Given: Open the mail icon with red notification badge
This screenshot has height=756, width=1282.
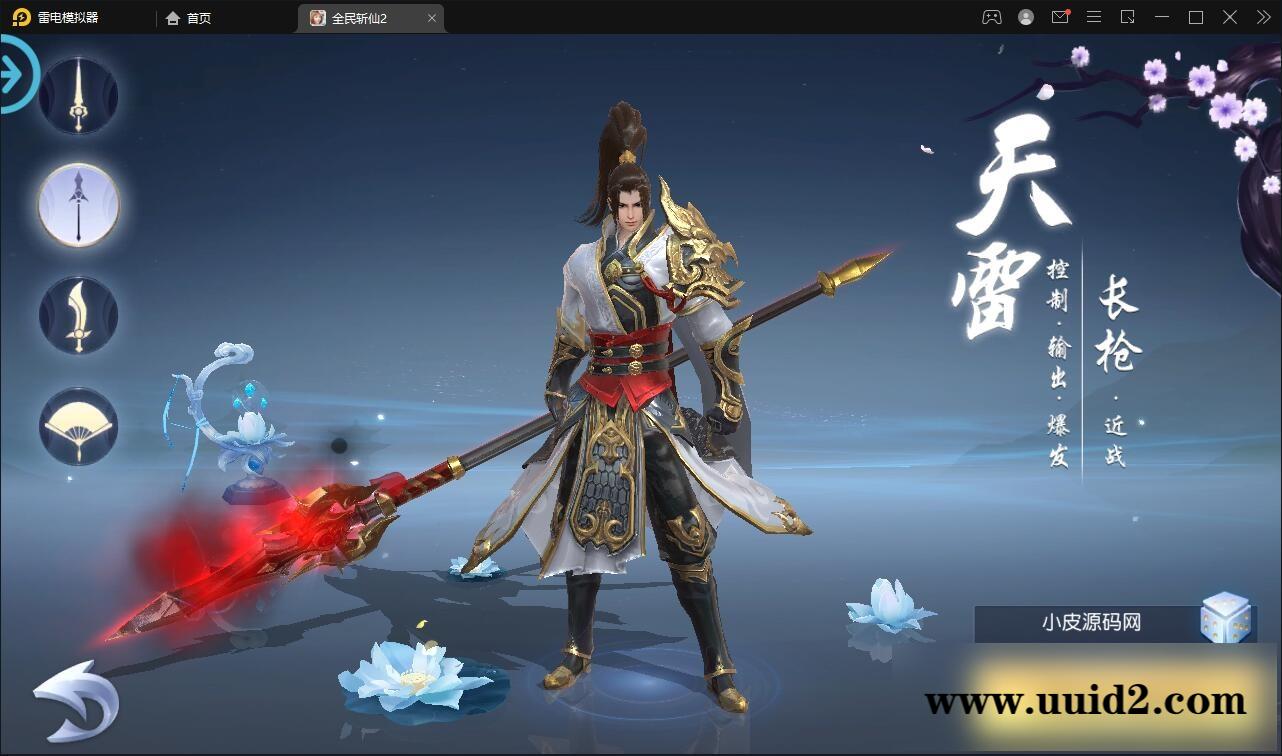Looking at the screenshot, I should pos(1060,17).
